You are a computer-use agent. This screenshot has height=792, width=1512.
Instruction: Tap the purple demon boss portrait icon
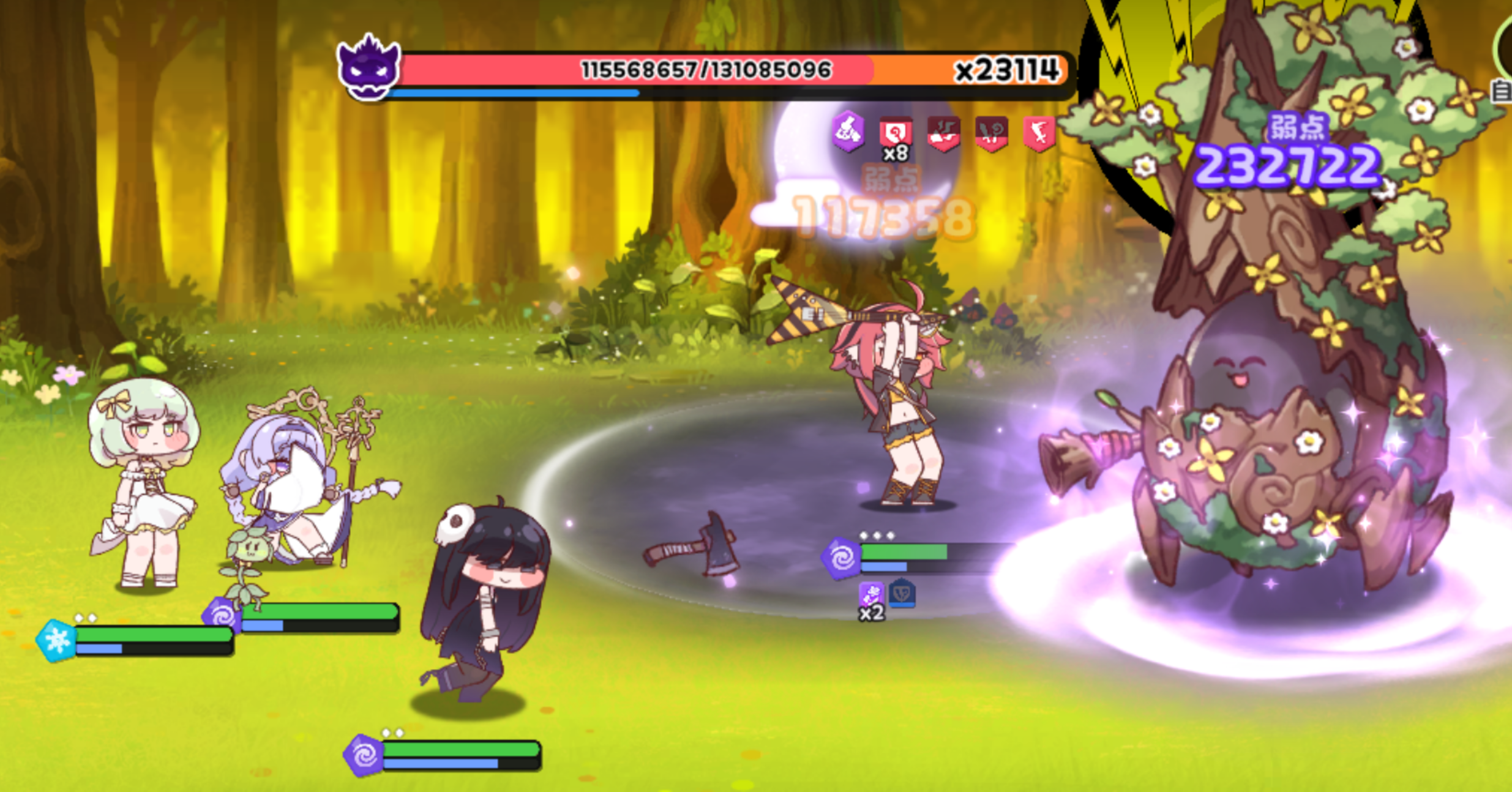[x=369, y=69]
